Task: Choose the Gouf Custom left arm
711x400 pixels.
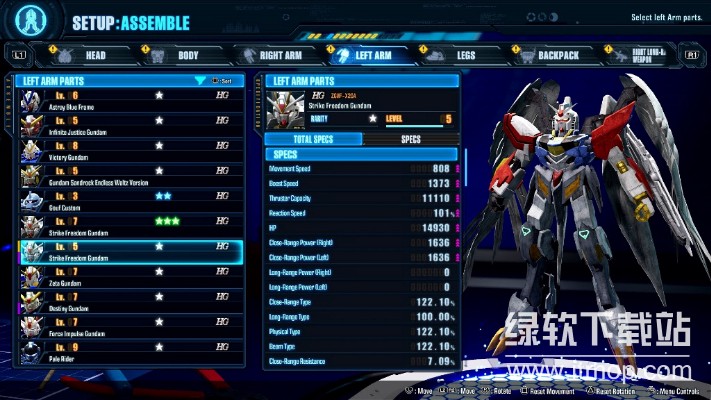Action: coord(130,200)
